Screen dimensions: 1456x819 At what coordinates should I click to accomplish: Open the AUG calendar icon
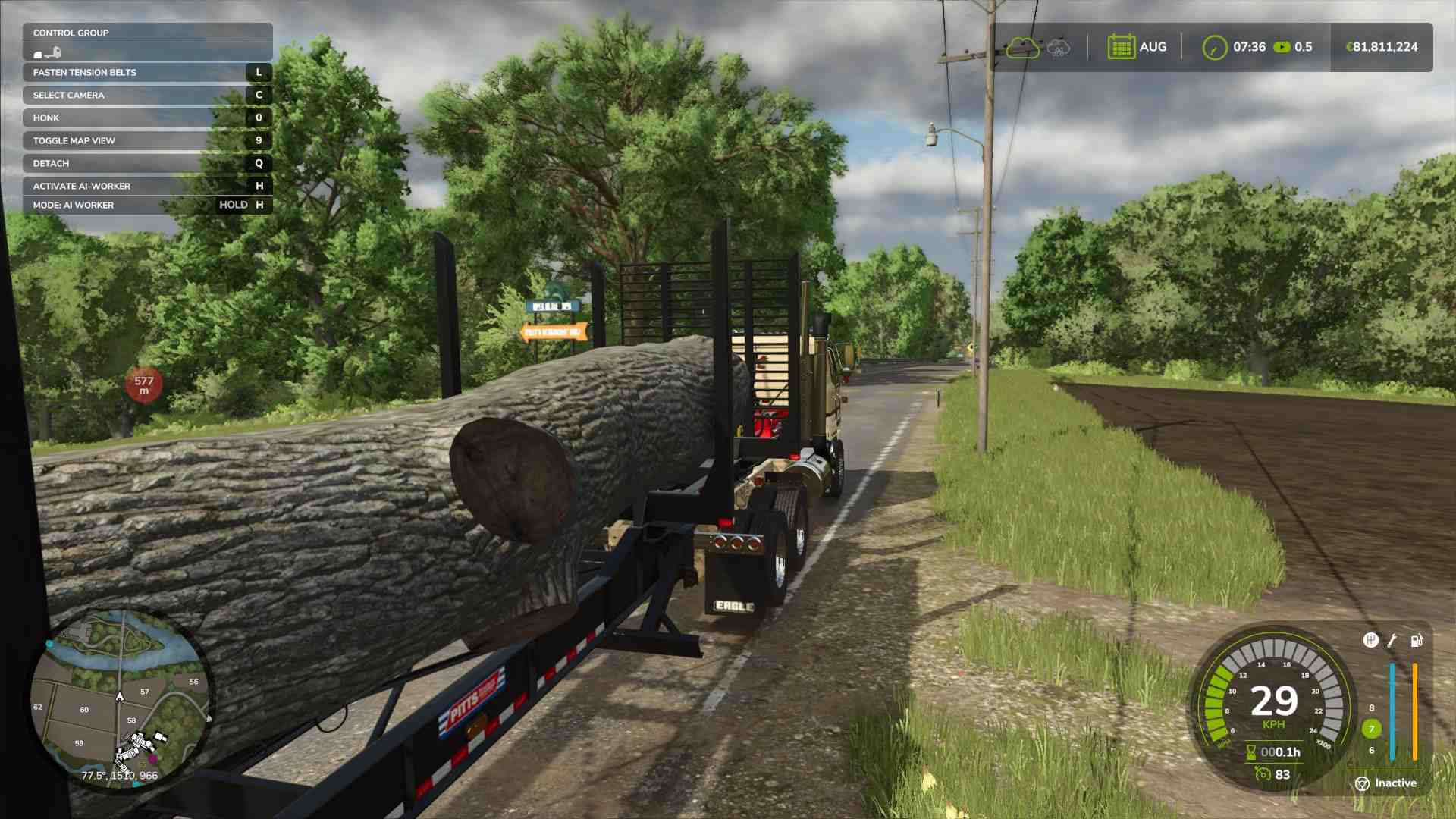coord(1121,47)
